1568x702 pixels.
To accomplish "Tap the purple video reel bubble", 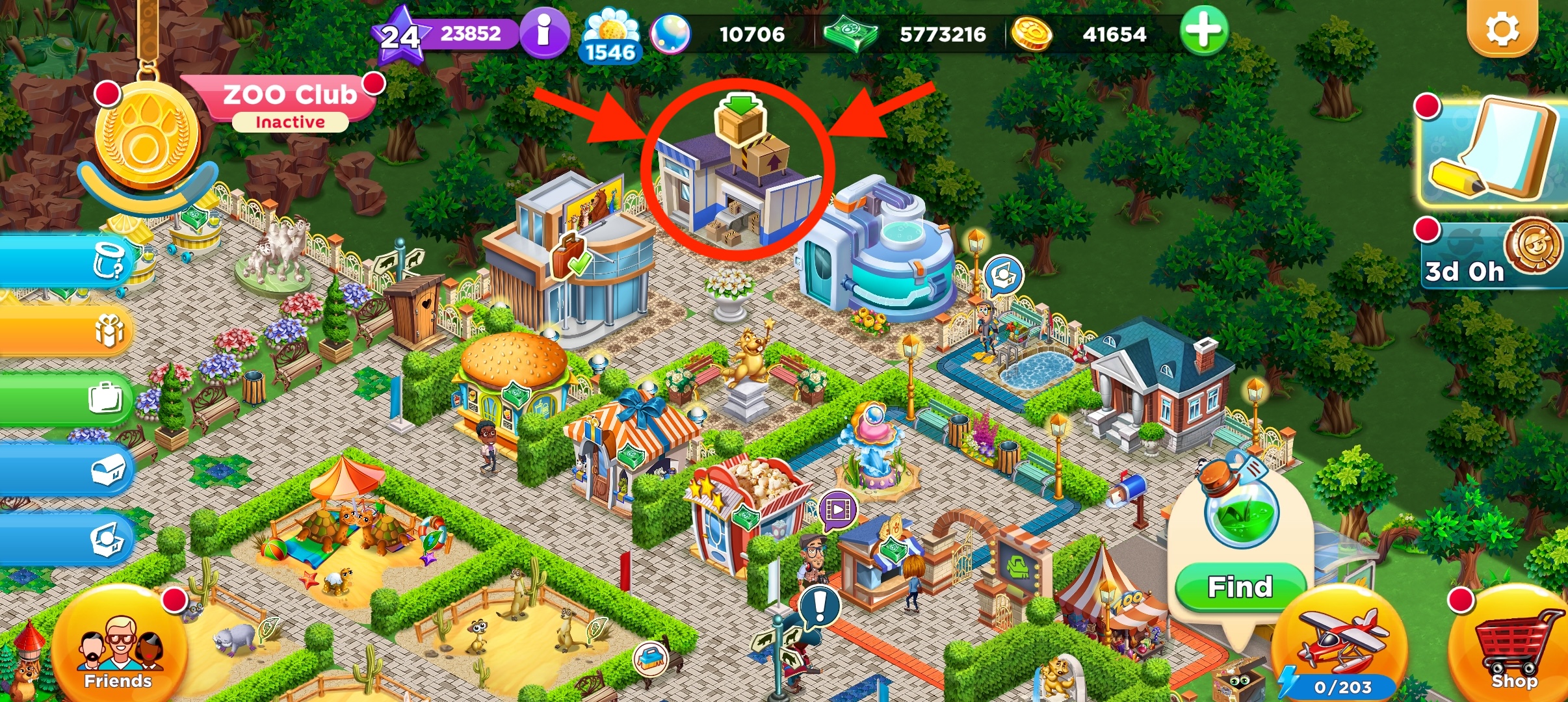I will pyautogui.click(x=837, y=509).
